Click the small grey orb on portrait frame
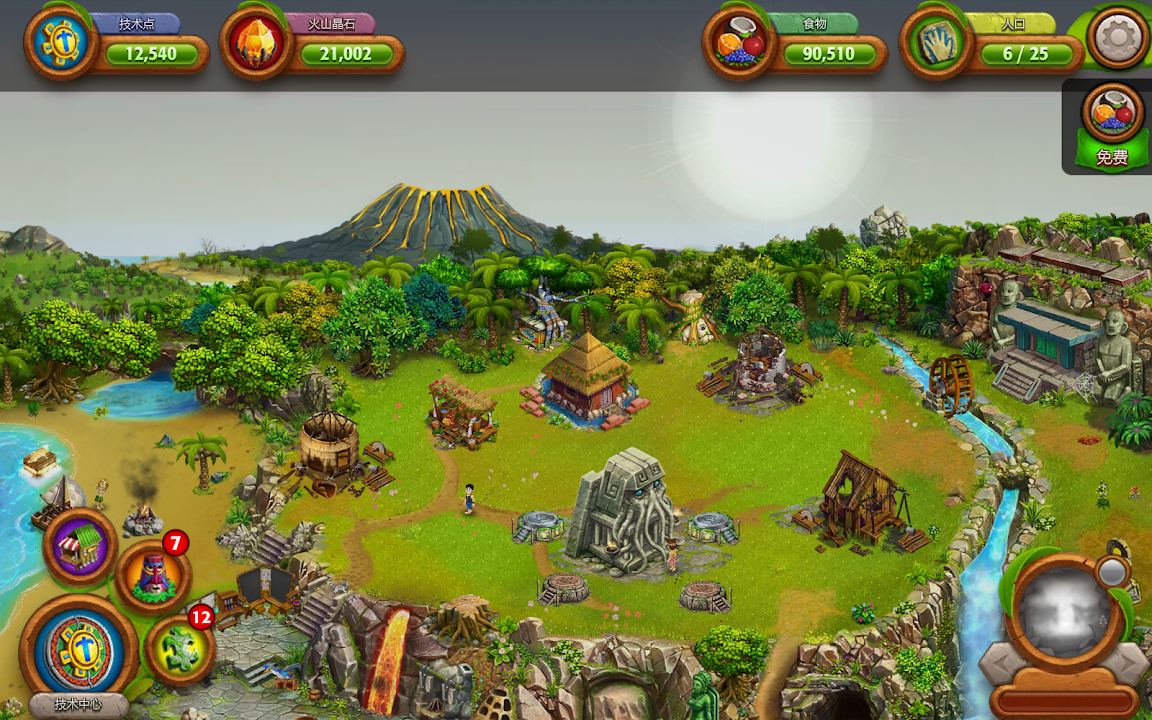This screenshot has height=720, width=1152. point(1111,572)
